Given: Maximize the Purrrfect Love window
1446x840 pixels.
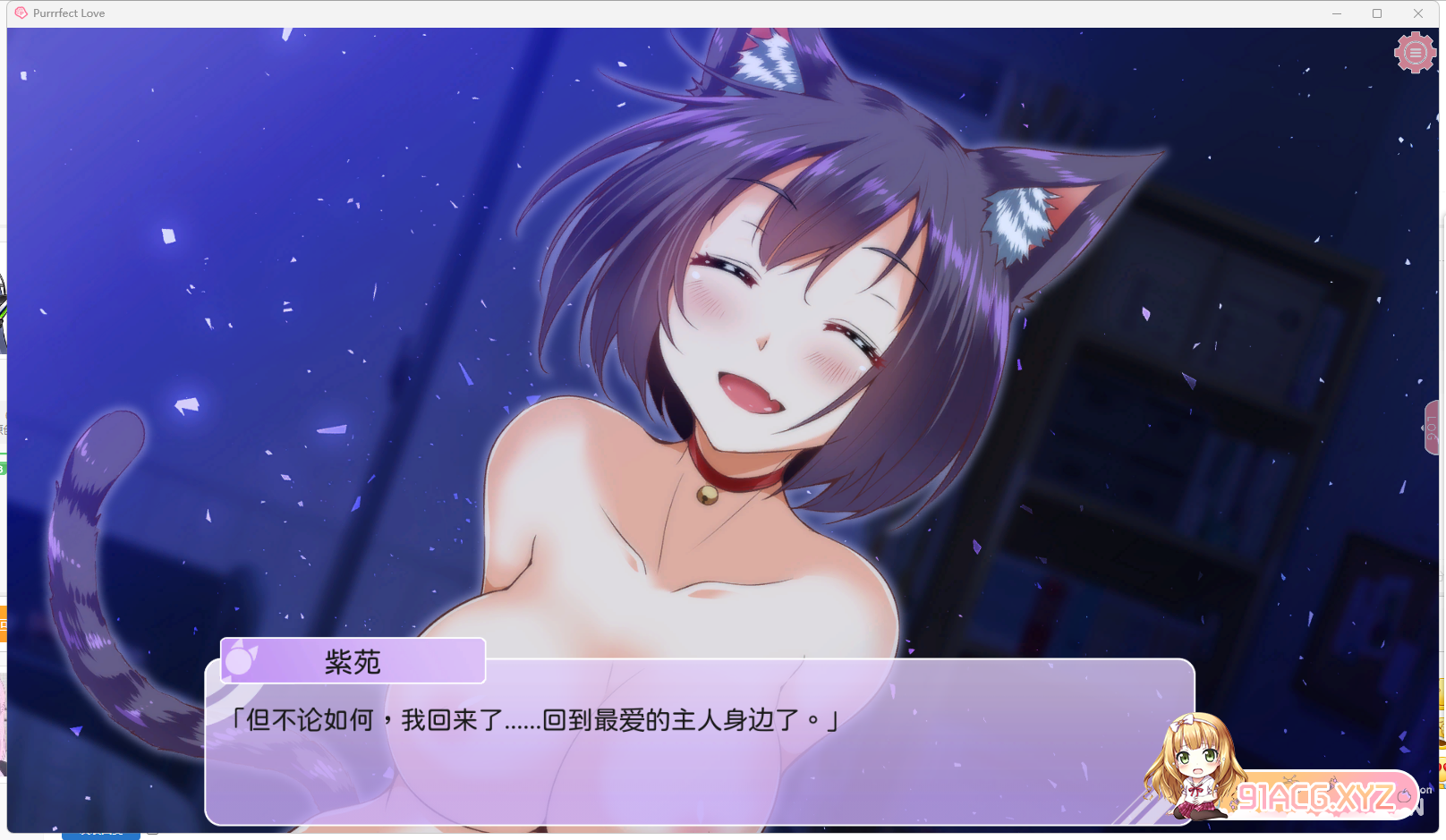Looking at the screenshot, I should [x=1377, y=13].
